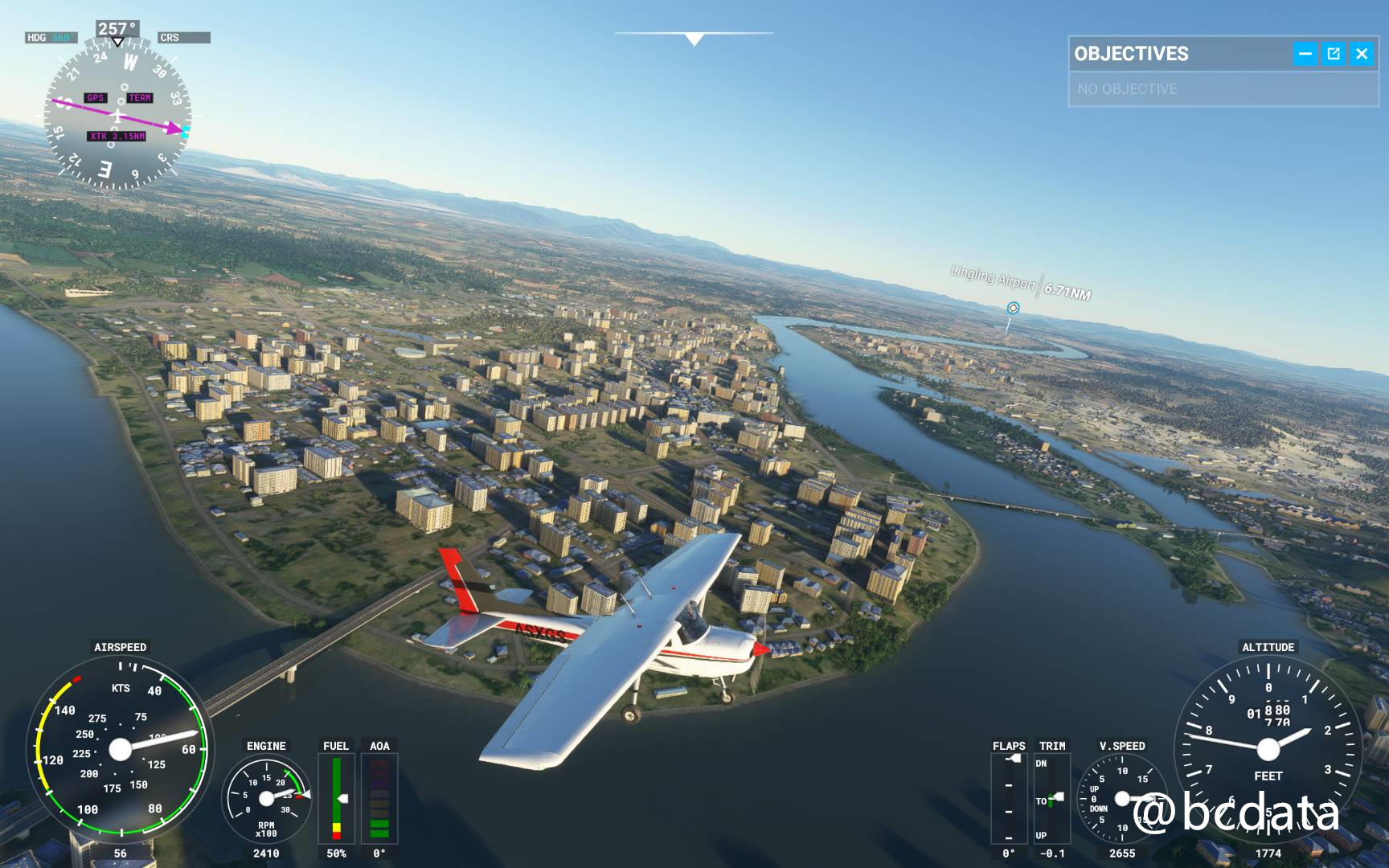The height and width of the screenshot is (868, 1389).
Task: Pop out the Objectives panel window
Action: click(x=1334, y=54)
